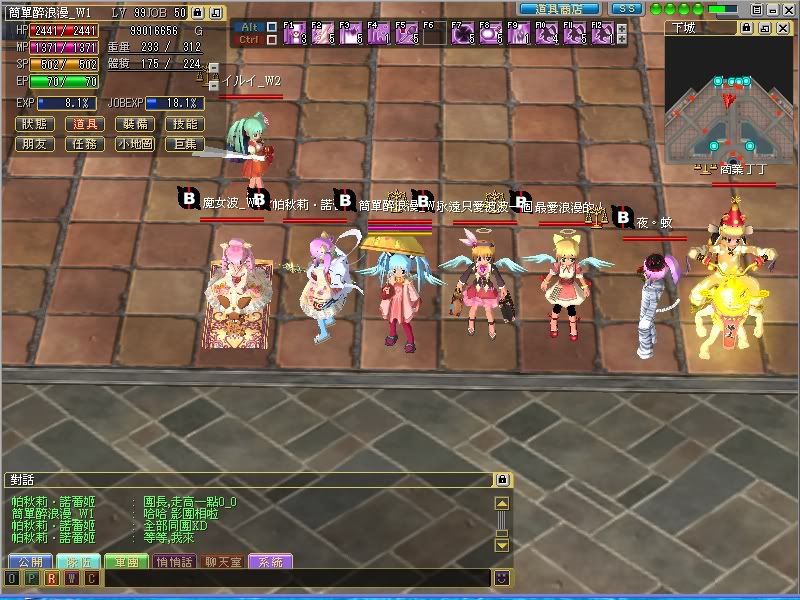
Task: Click the SS button in the top bar
Action: [x=627, y=8]
